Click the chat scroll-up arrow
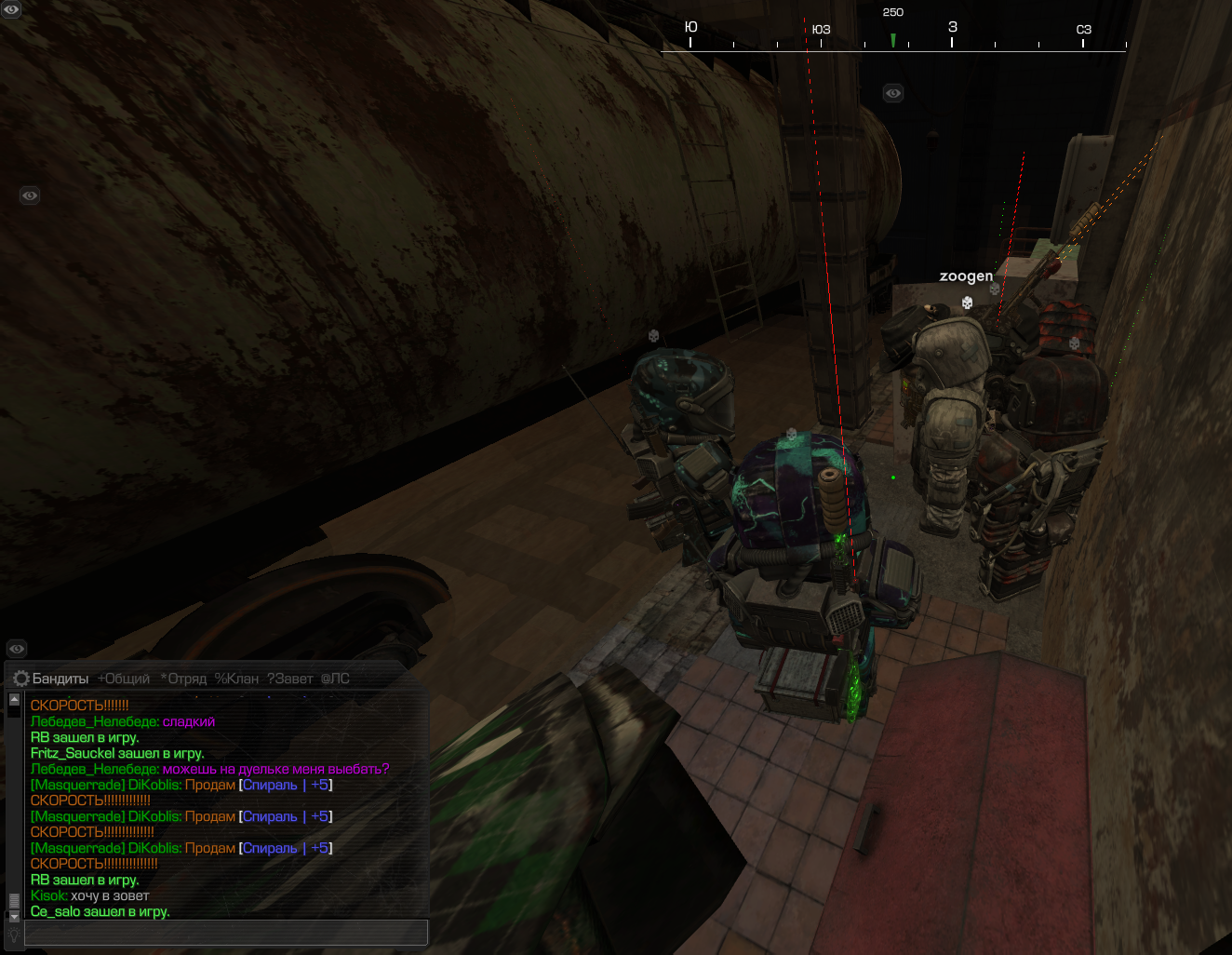The width and height of the screenshot is (1232, 955). coord(14,699)
